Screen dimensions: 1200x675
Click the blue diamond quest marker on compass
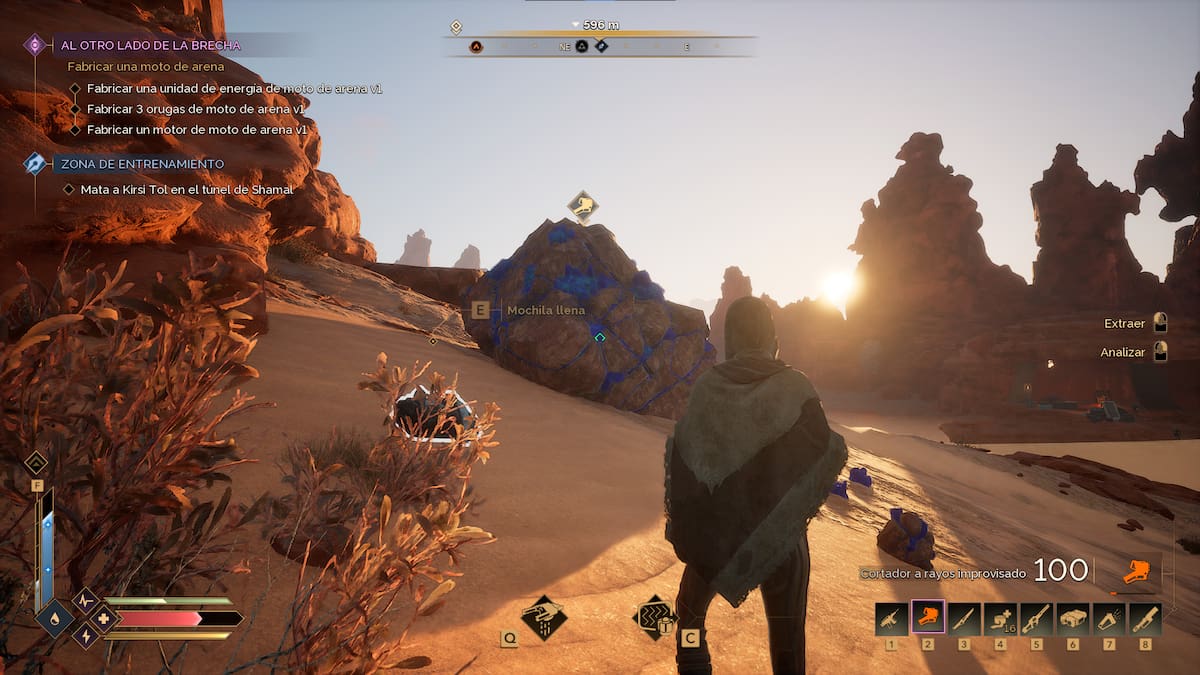coord(601,46)
